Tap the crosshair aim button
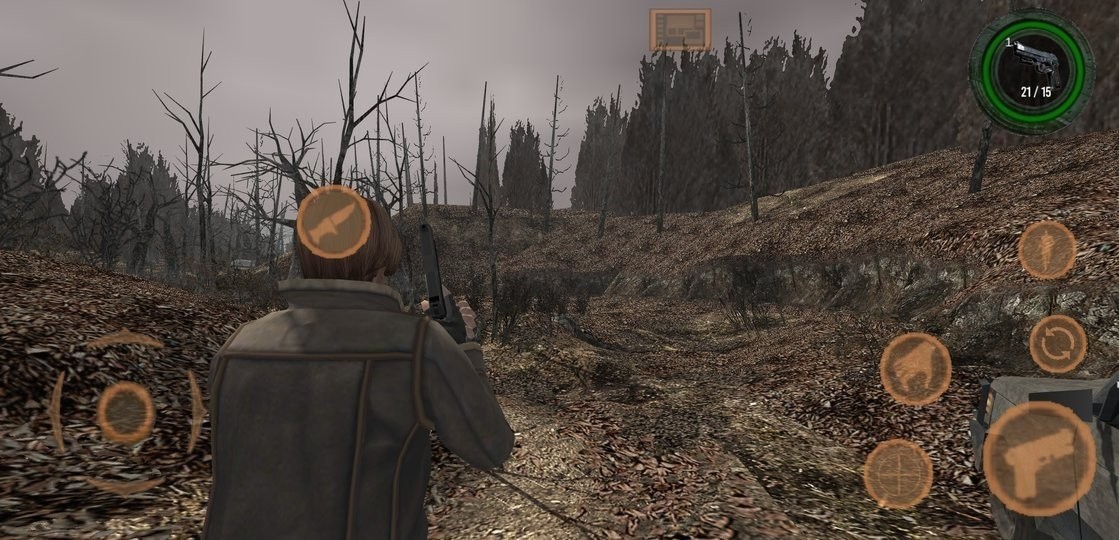The width and height of the screenshot is (1119, 540). pyautogui.click(x=898, y=473)
